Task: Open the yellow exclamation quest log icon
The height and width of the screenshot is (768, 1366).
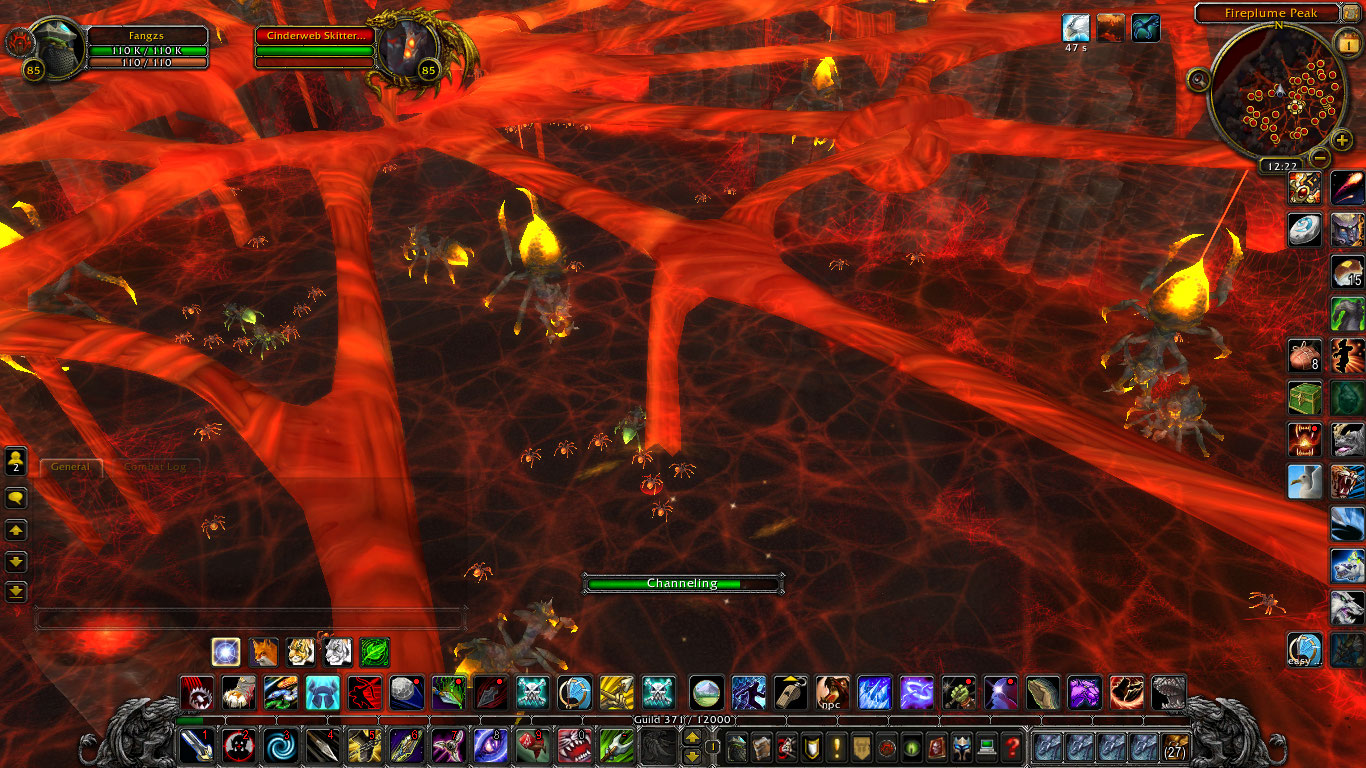Action: [x=835, y=748]
